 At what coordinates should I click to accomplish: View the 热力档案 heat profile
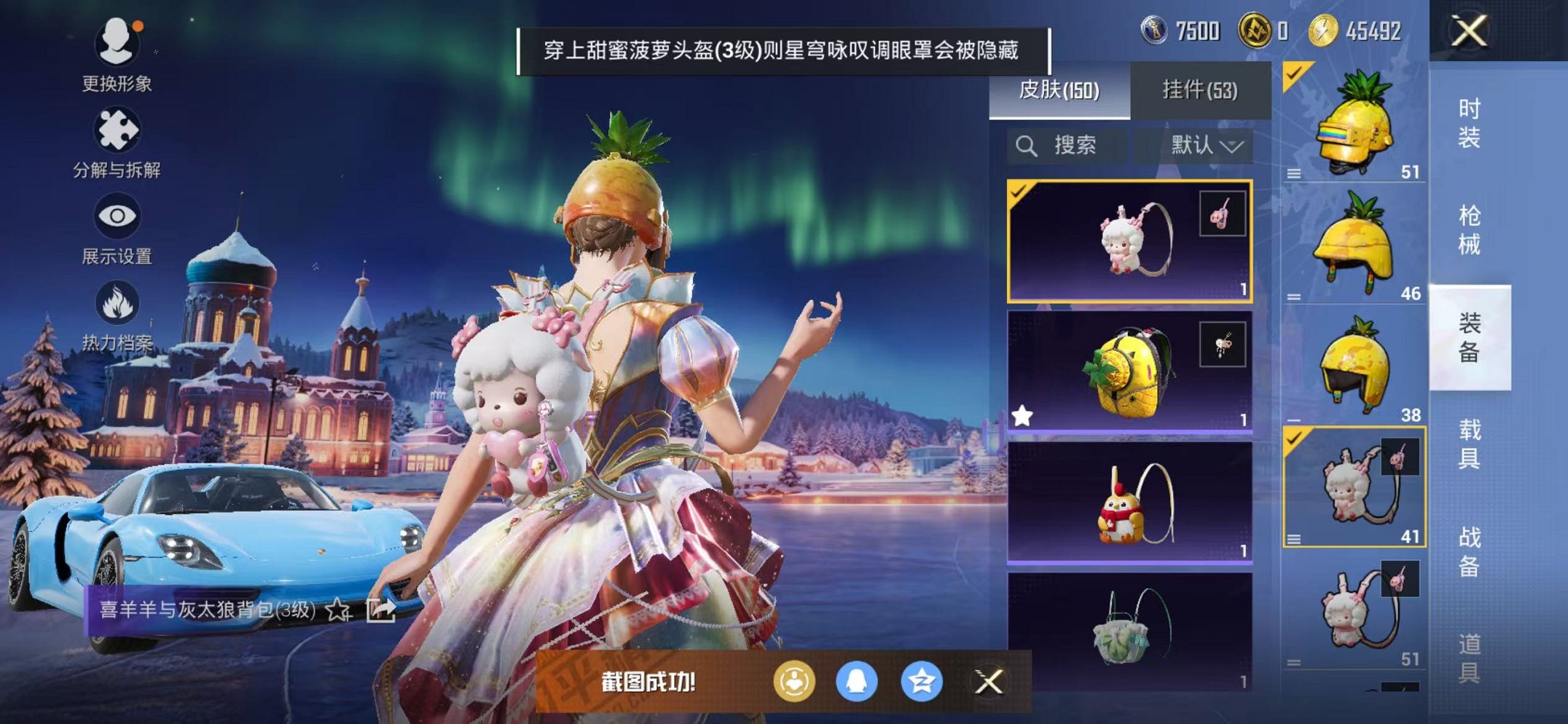119,302
